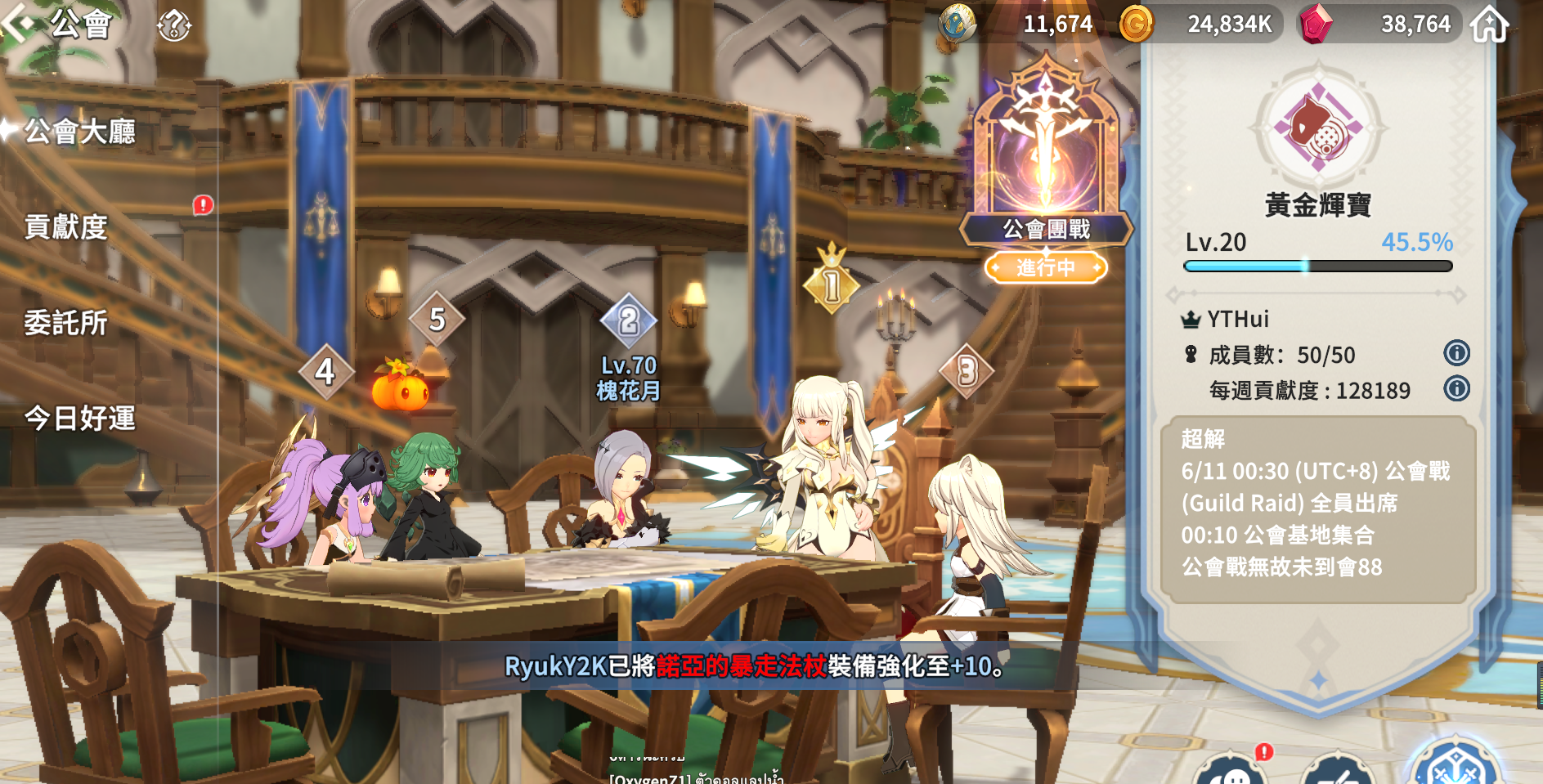1543x784 pixels.
Task: Tap the 黃金輝寶 guild emblem
Action: coord(1318,127)
